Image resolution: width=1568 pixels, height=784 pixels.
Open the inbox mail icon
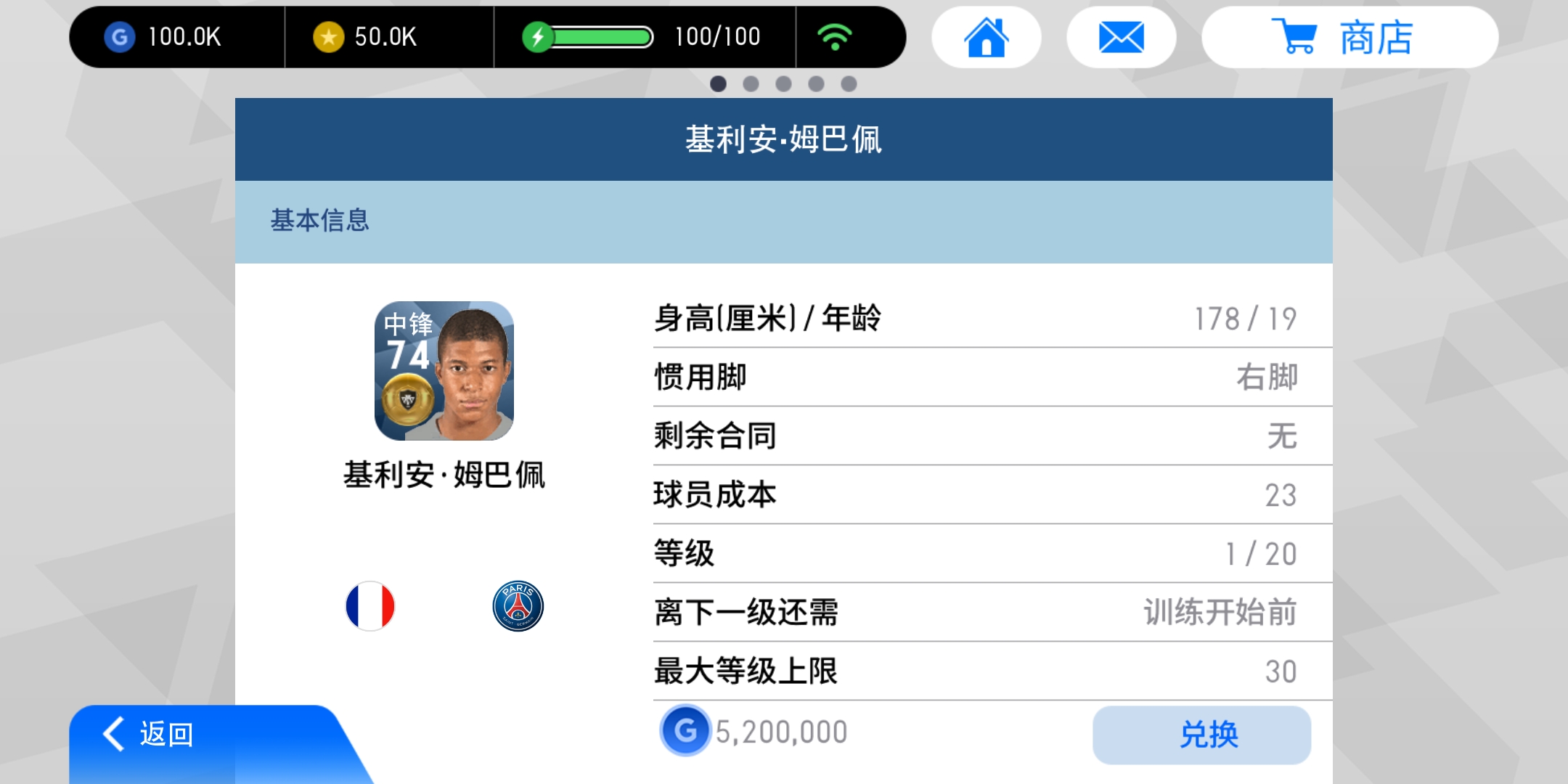[1120, 36]
